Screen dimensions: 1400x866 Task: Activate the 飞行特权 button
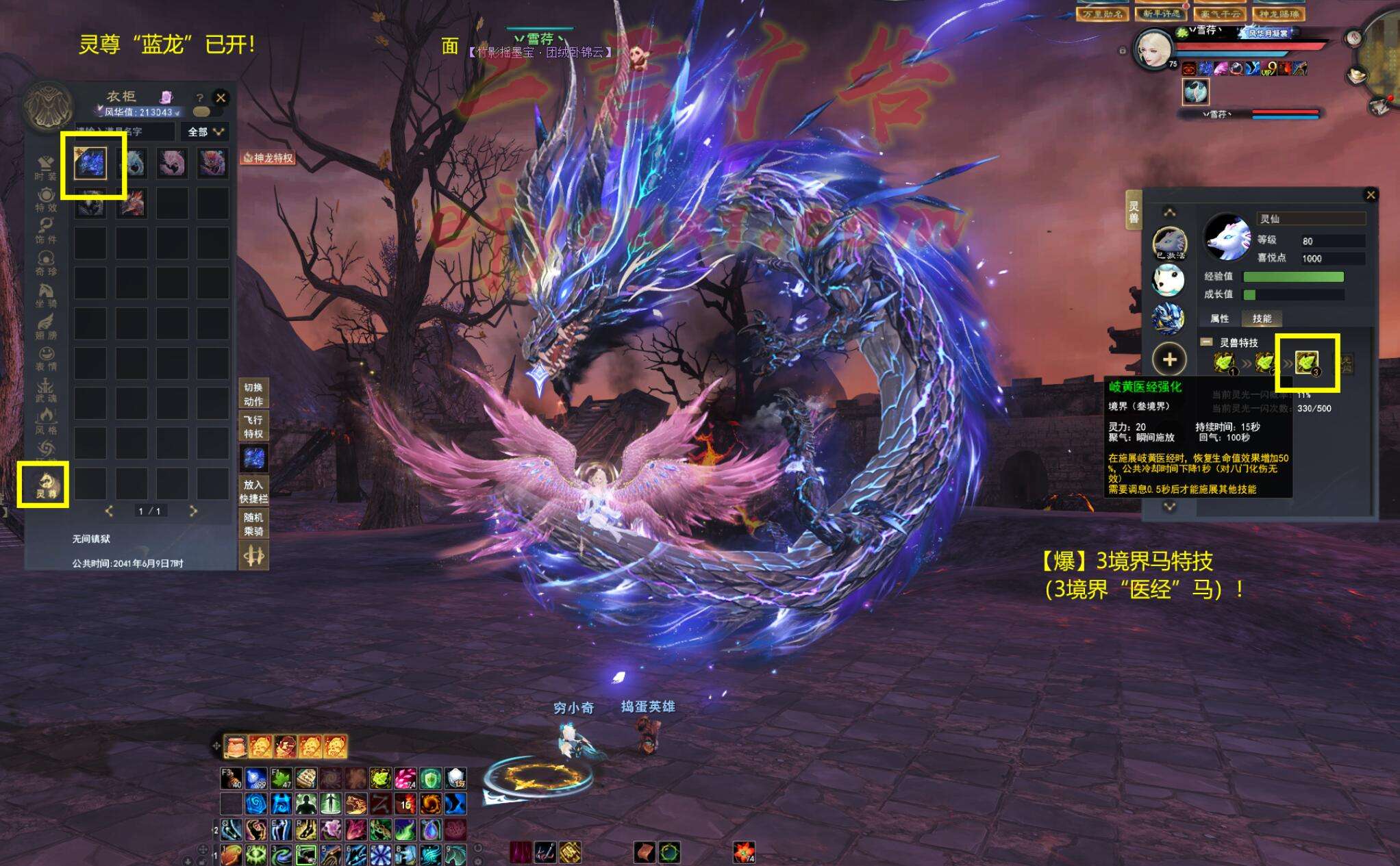(253, 426)
